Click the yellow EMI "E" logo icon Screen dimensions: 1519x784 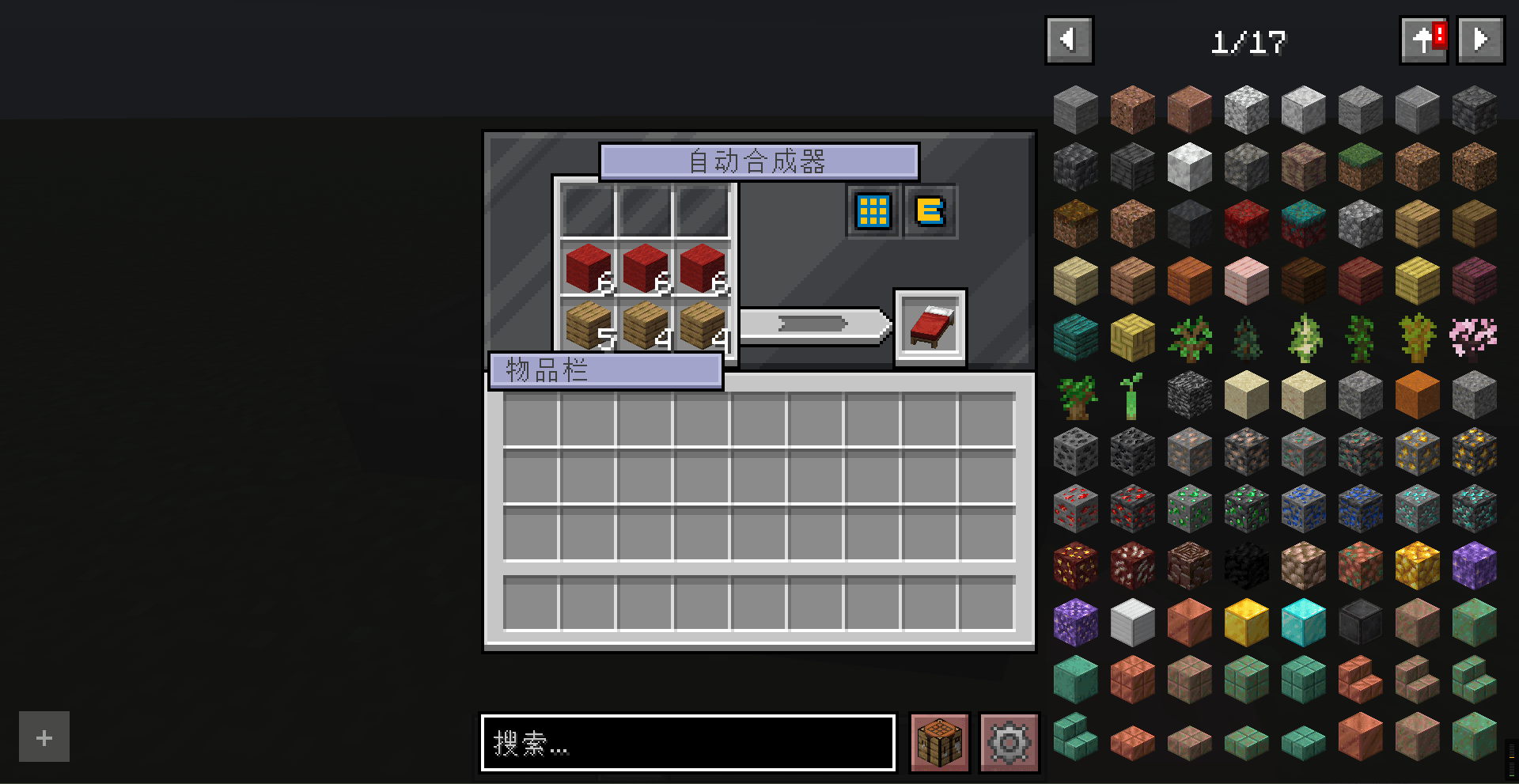(x=930, y=211)
